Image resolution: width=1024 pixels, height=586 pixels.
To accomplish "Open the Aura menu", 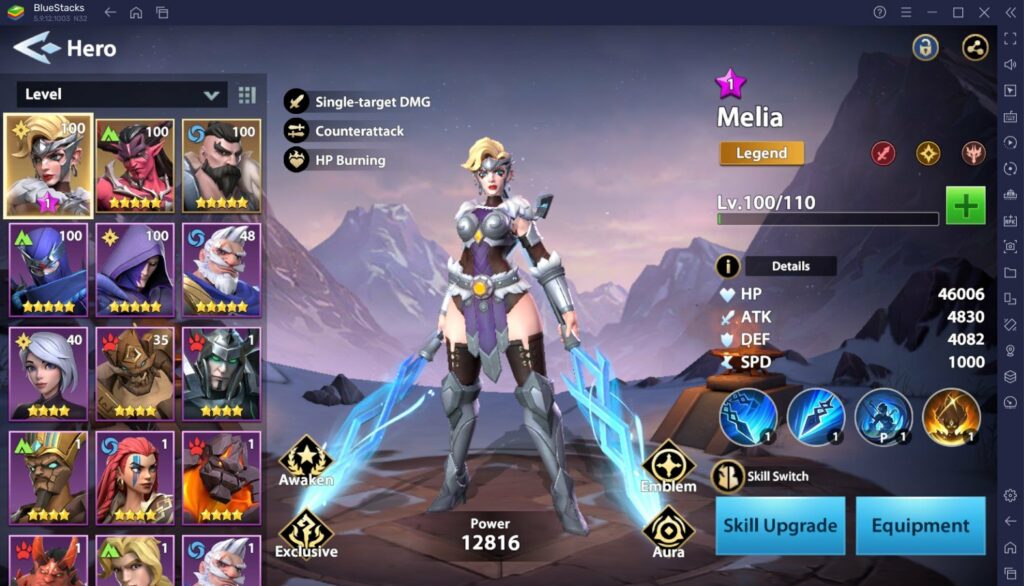I will [x=668, y=533].
